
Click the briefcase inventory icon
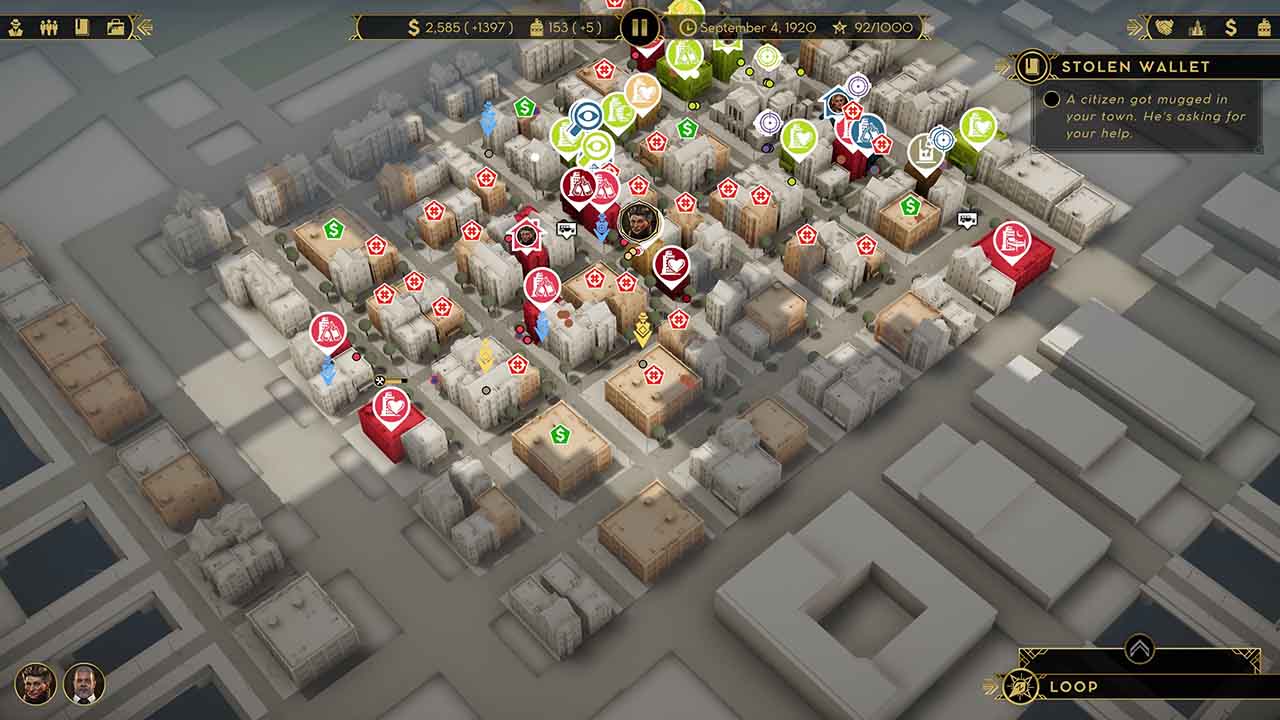pyautogui.click(x=115, y=25)
